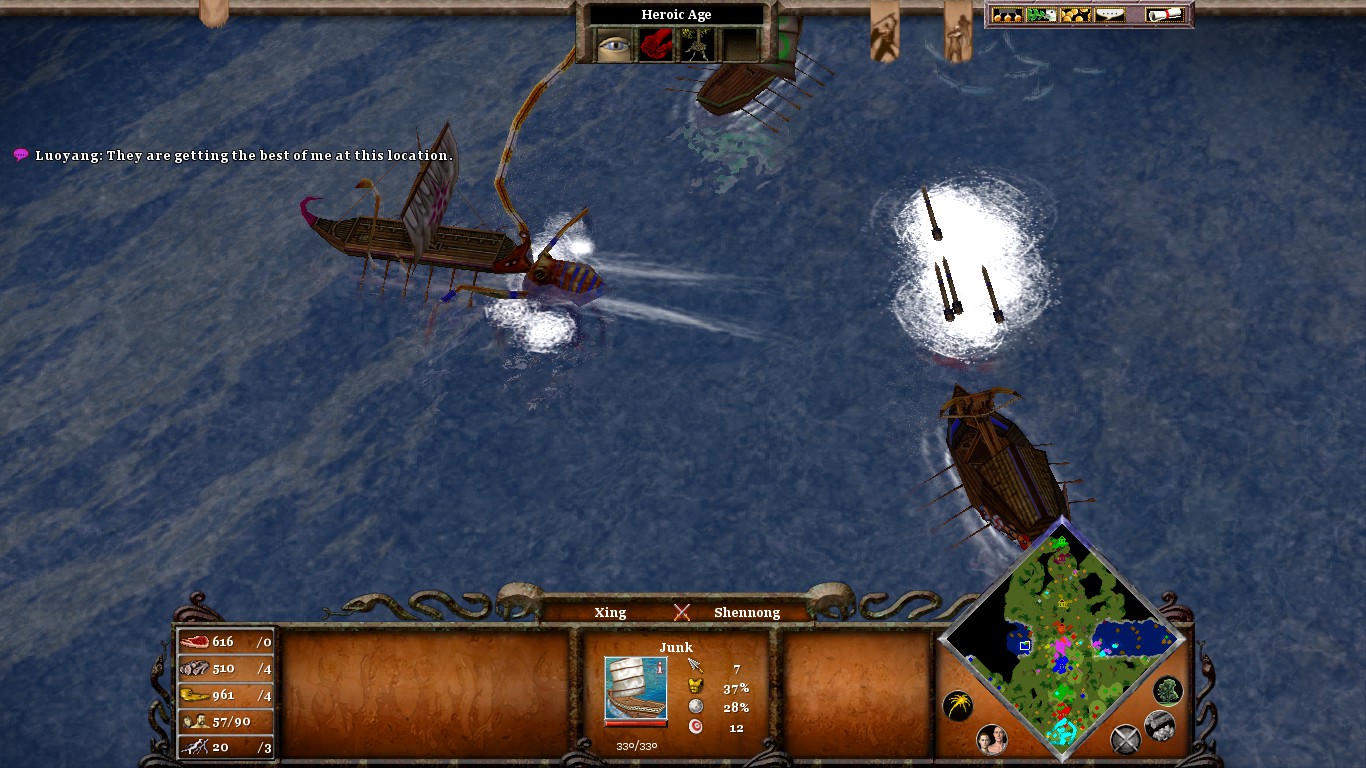Open chat with the speech bubble icon
The width and height of the screenshot is (1366, 768).
click(1109, 14)
